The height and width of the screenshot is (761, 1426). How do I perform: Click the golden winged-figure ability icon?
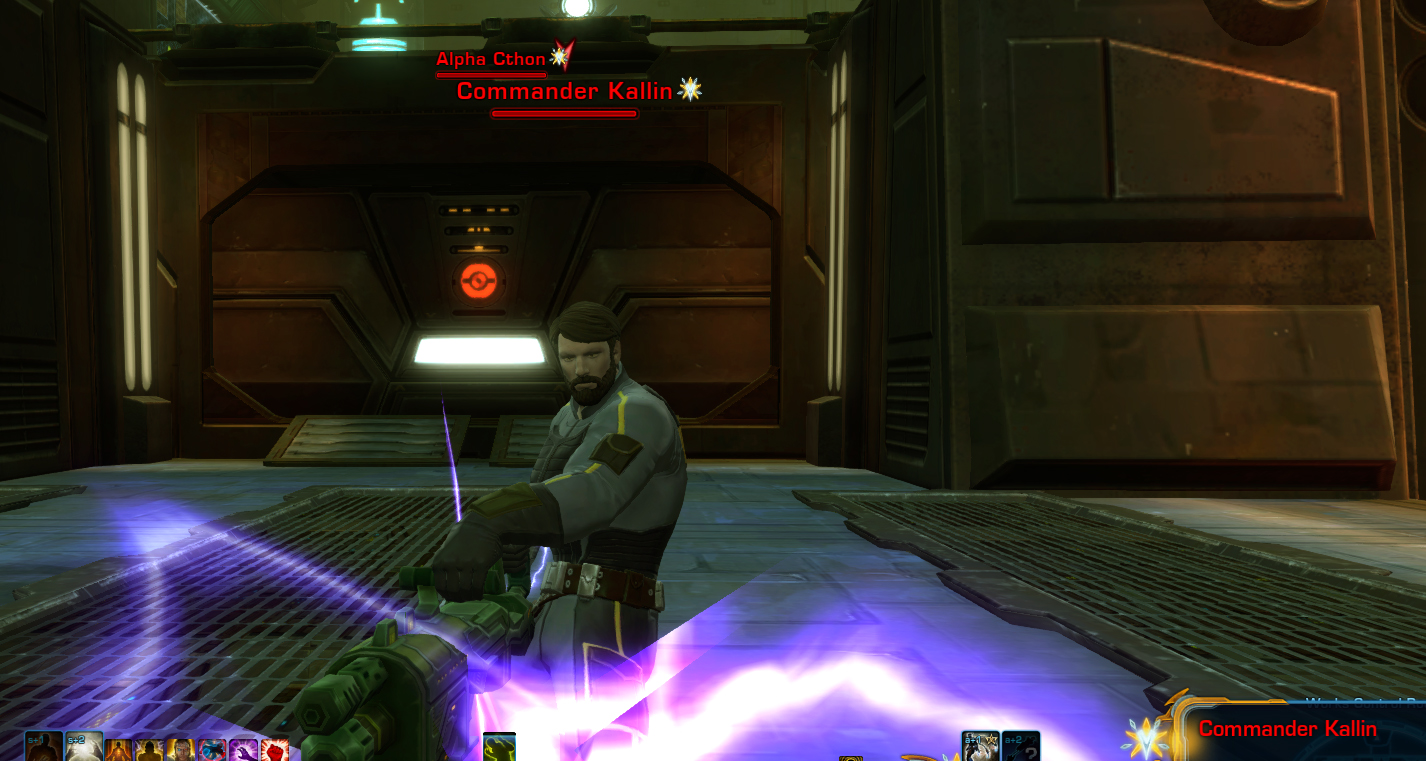148,751
